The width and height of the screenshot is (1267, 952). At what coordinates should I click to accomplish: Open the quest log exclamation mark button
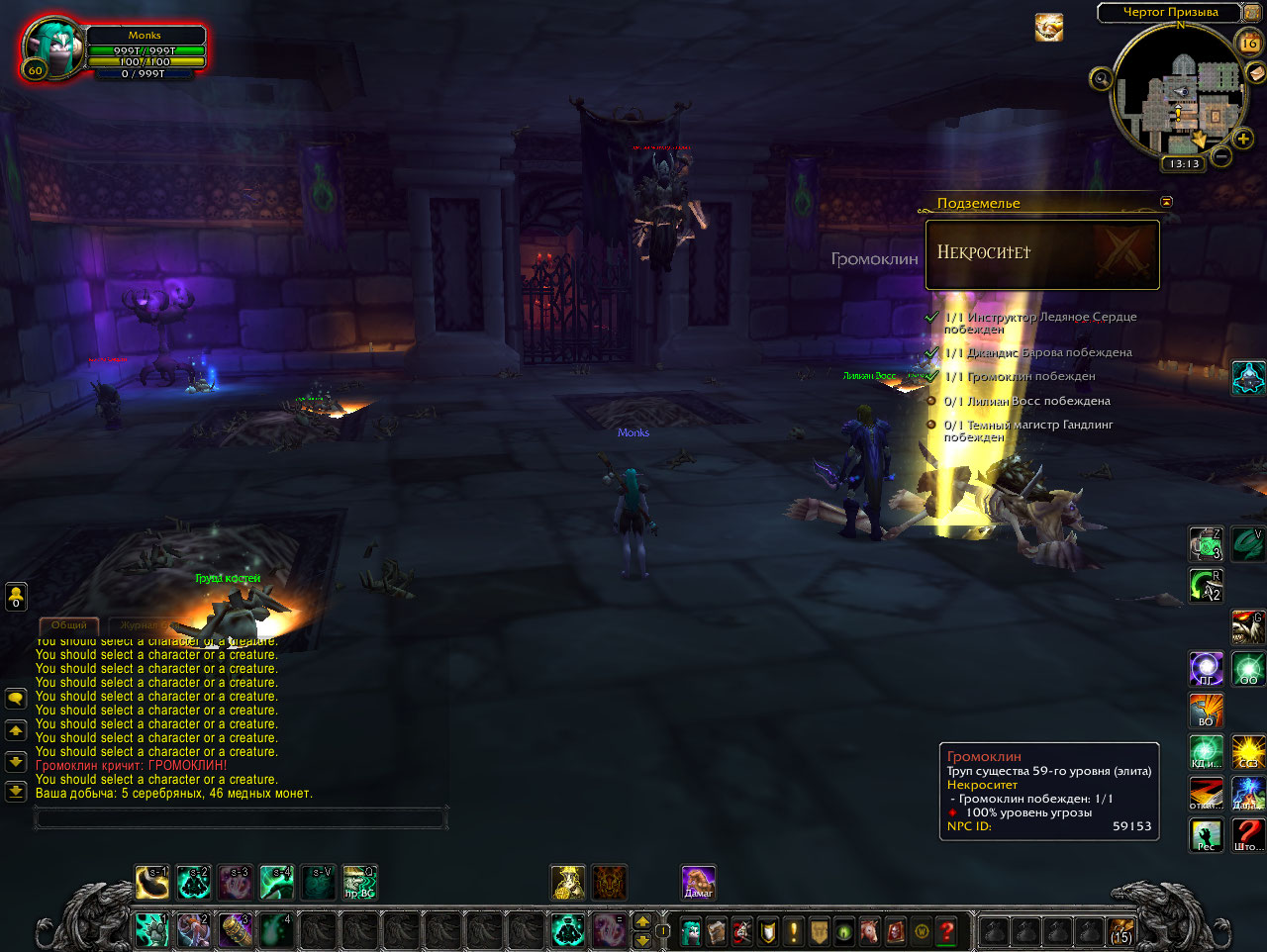pyautogui.click(x=793, y=931)
